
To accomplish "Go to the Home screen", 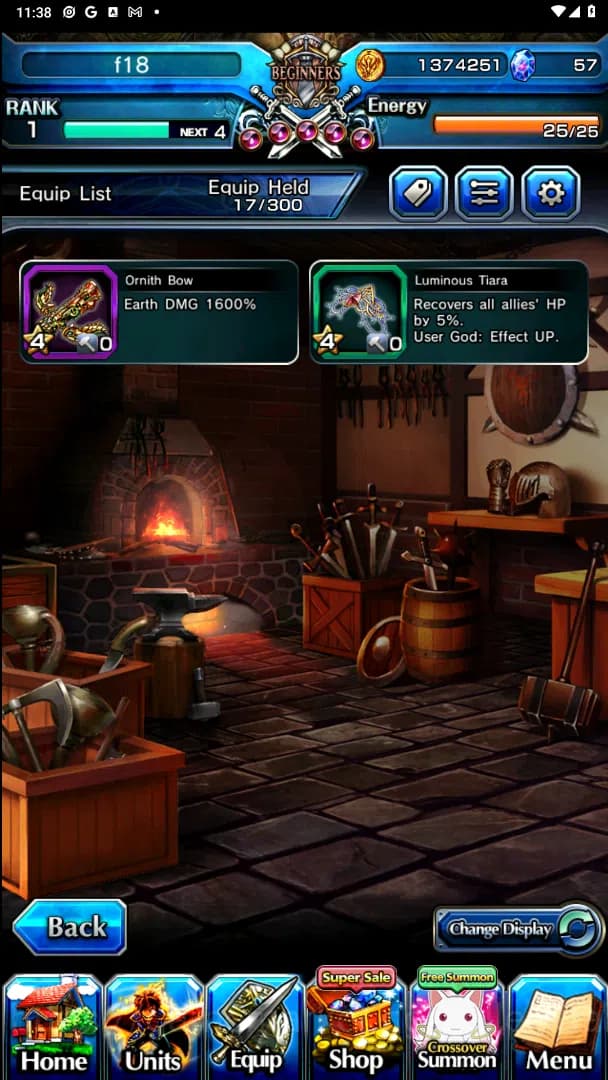I will 53,1025.
